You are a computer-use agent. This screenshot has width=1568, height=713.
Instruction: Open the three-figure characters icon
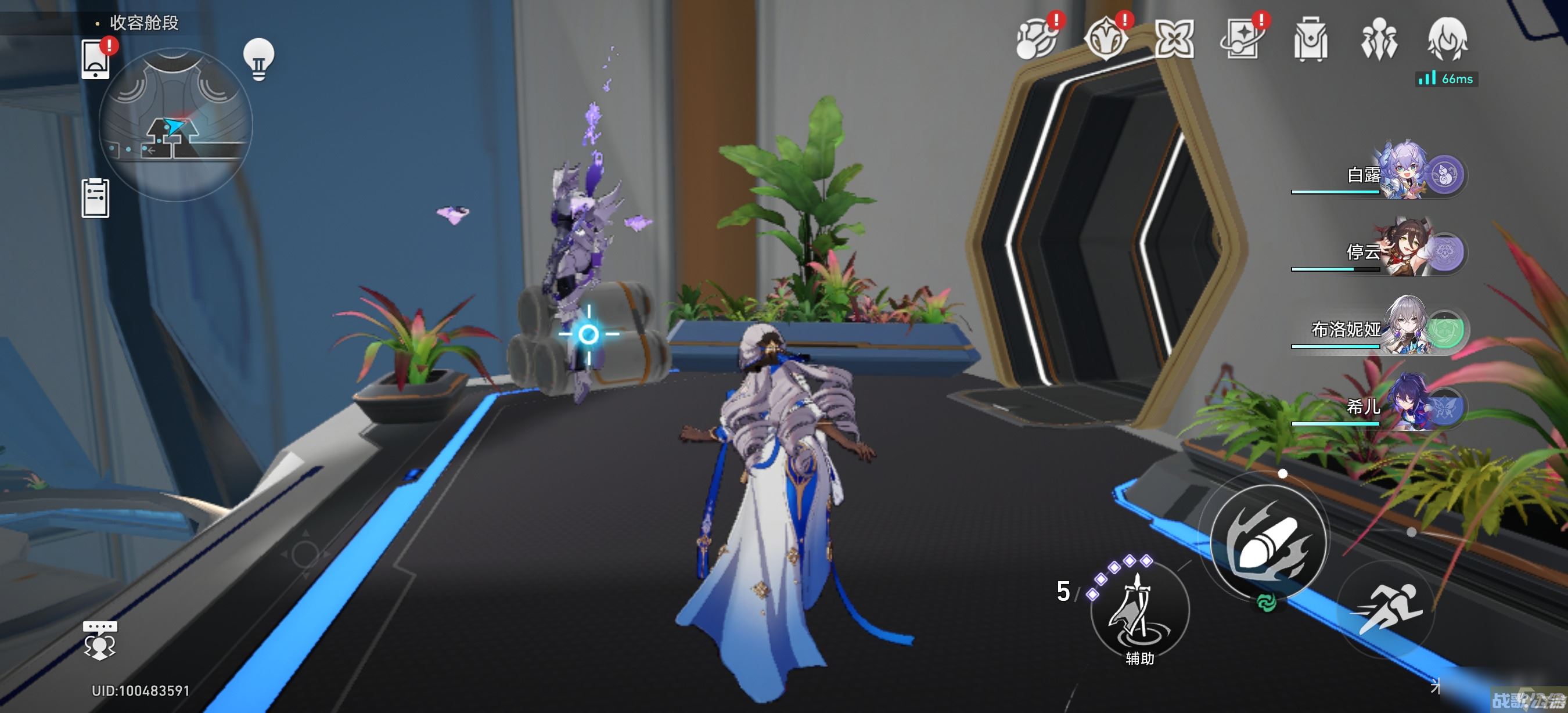(x=1379, y=39)
